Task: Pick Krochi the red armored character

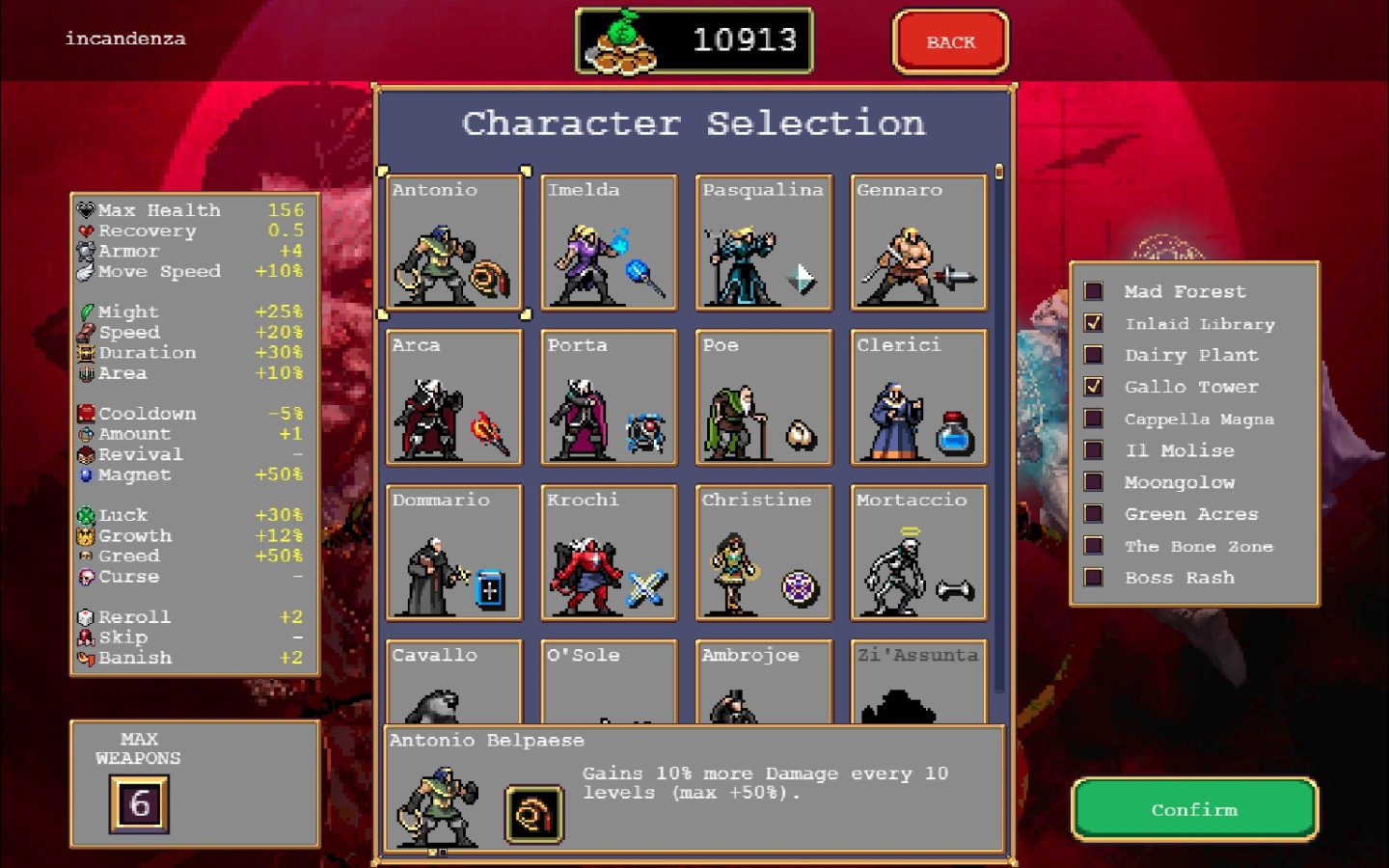Action: [x=609, y=555]
